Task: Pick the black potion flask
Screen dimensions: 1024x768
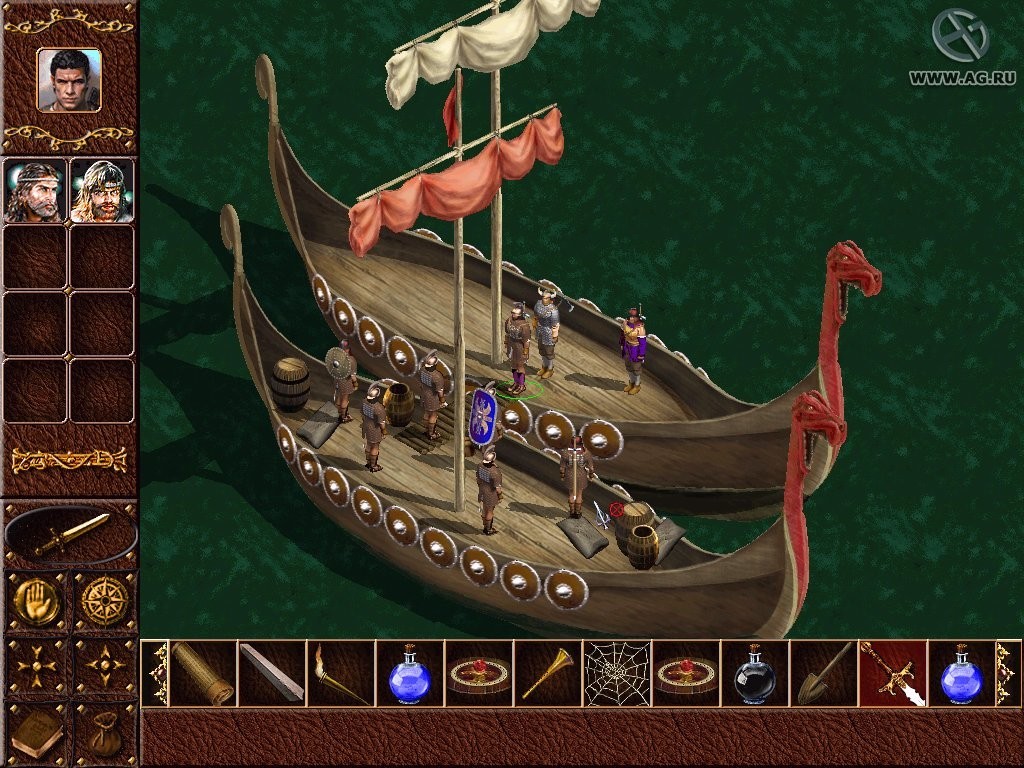Action: pyautogui.click(x=754, y=673)
